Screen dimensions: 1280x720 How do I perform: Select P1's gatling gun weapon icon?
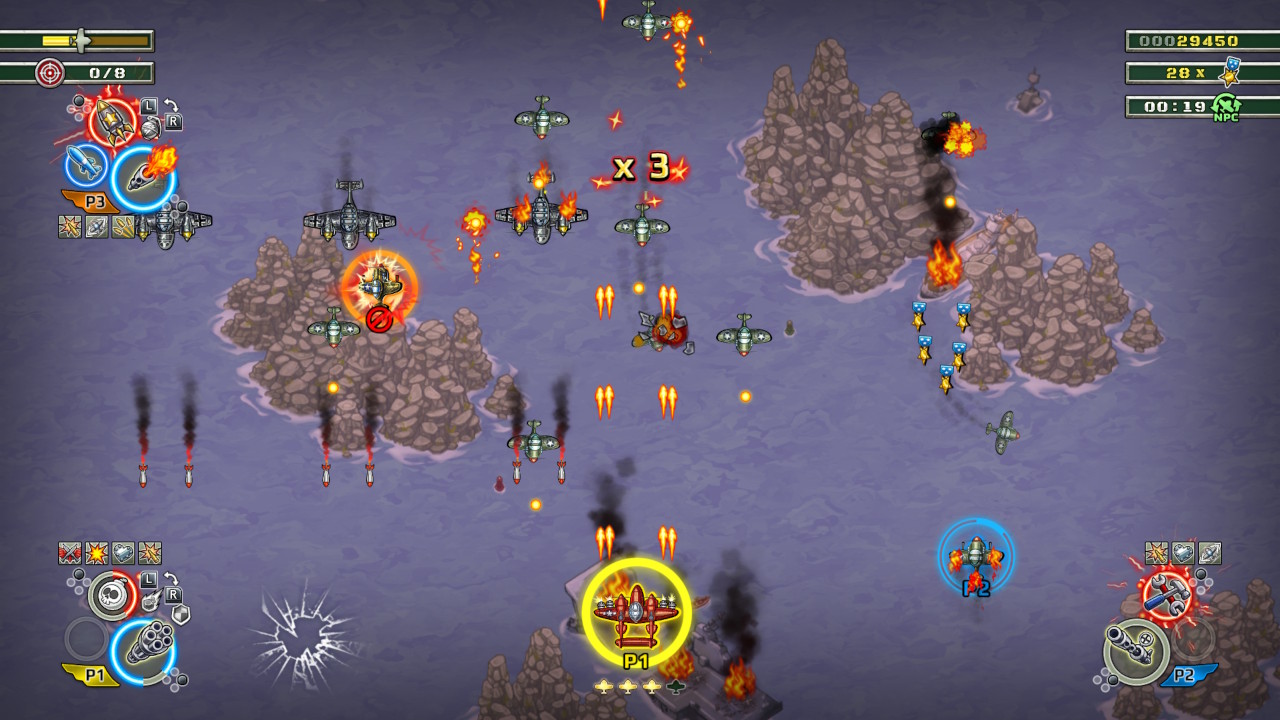click(x=146, y=643)
